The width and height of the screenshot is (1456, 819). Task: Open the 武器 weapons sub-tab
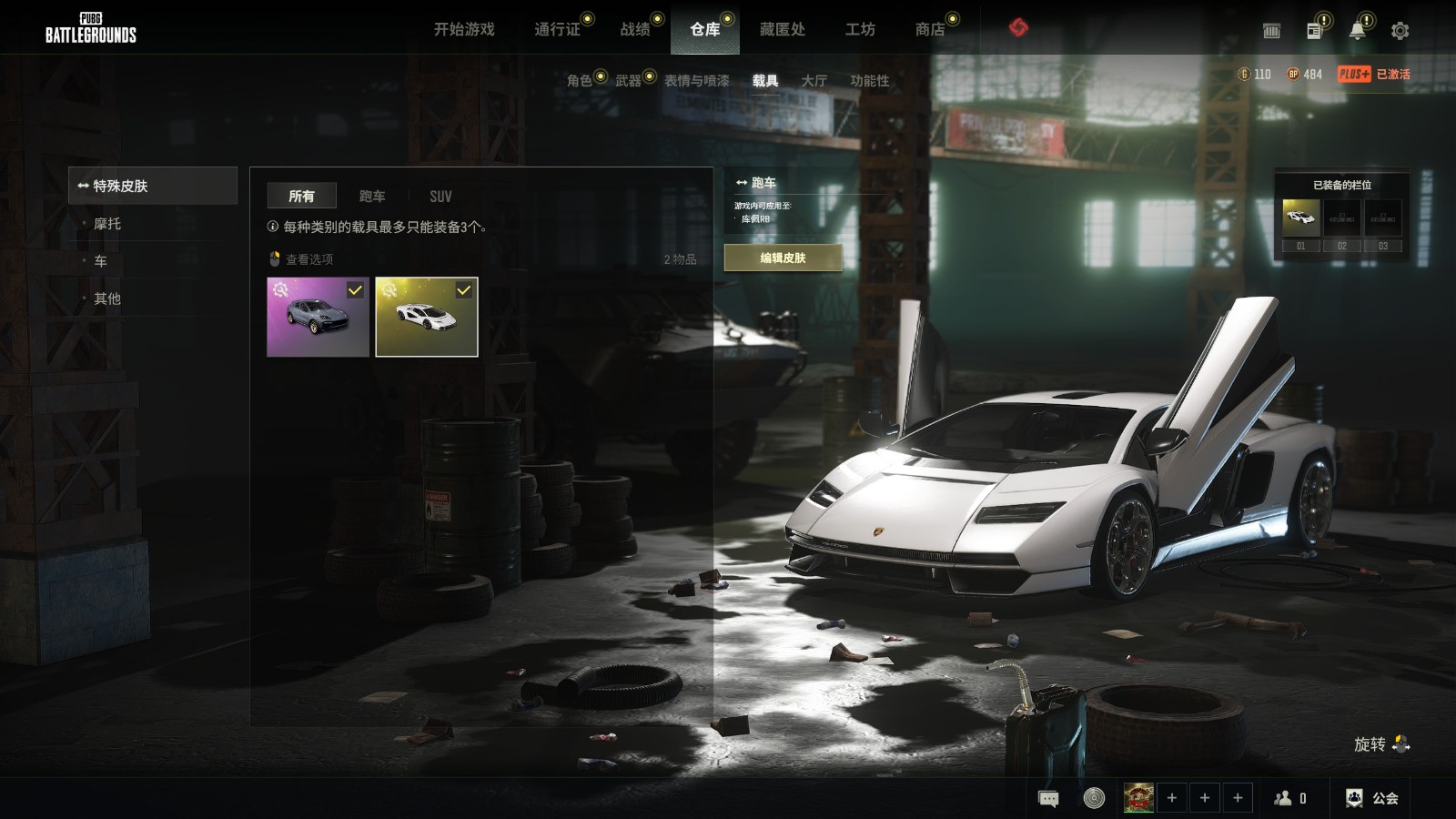(628, 80)
